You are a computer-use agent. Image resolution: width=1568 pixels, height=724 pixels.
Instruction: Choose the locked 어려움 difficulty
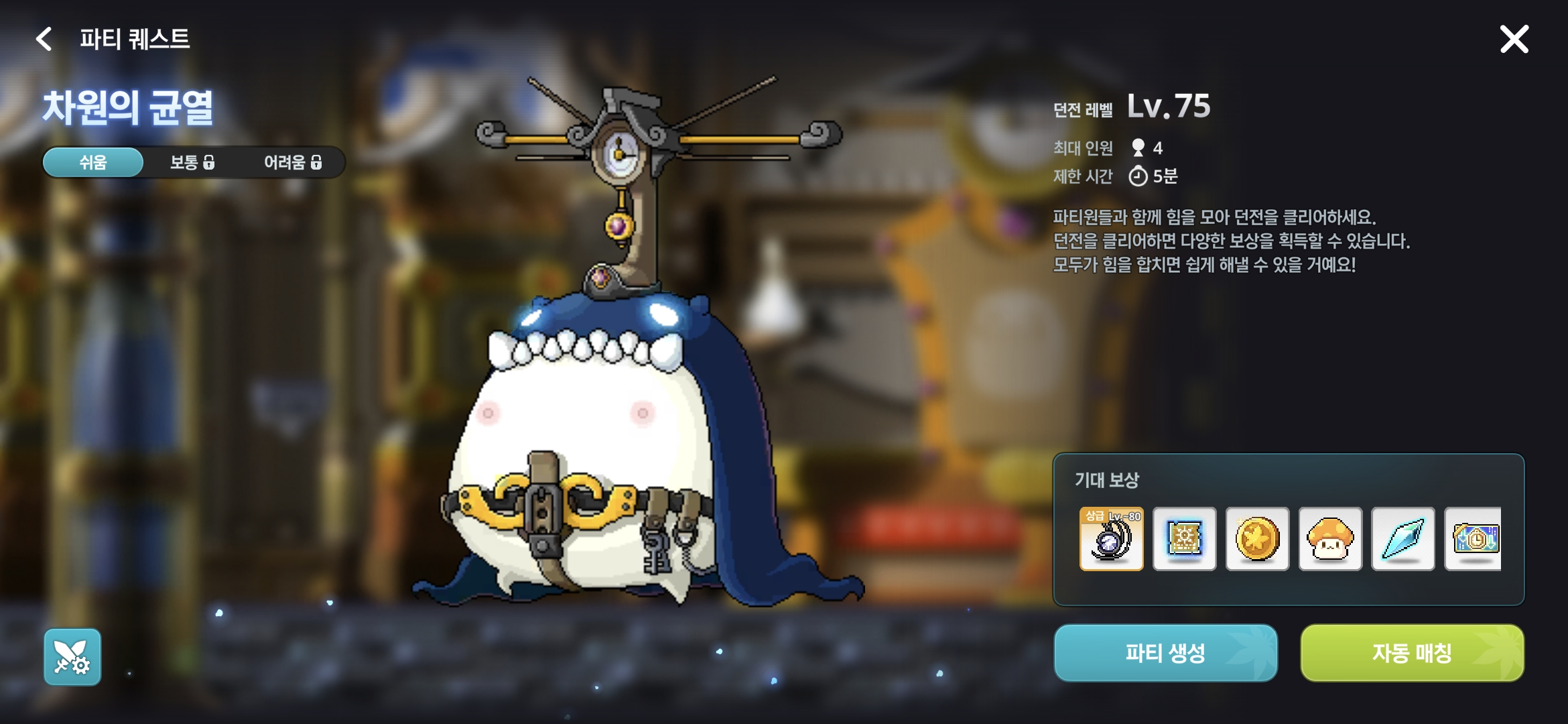293,162
